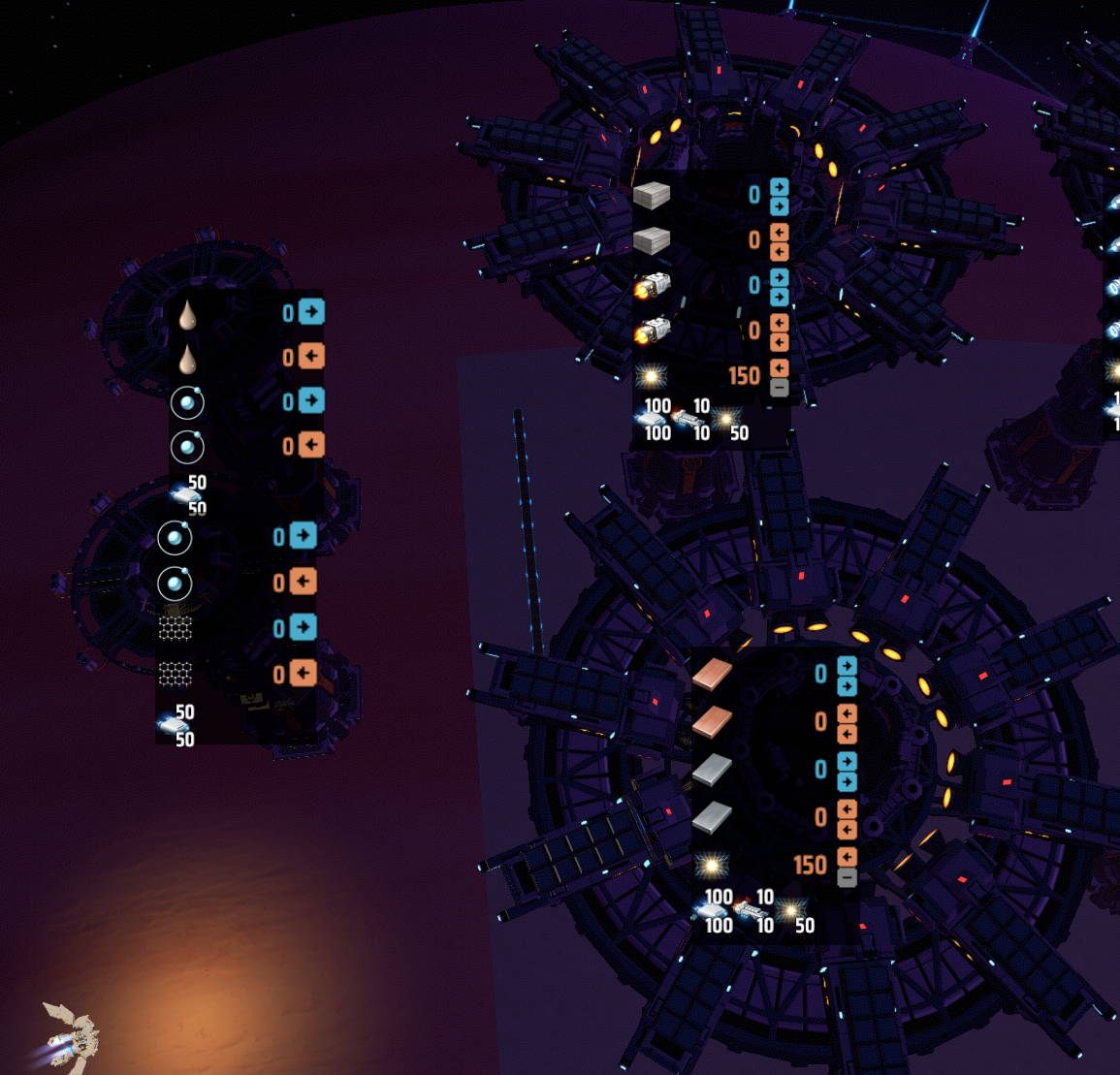Select the silver ingot icon in the orange demand row
The image size is (1120, 1075).
point(713,817)
